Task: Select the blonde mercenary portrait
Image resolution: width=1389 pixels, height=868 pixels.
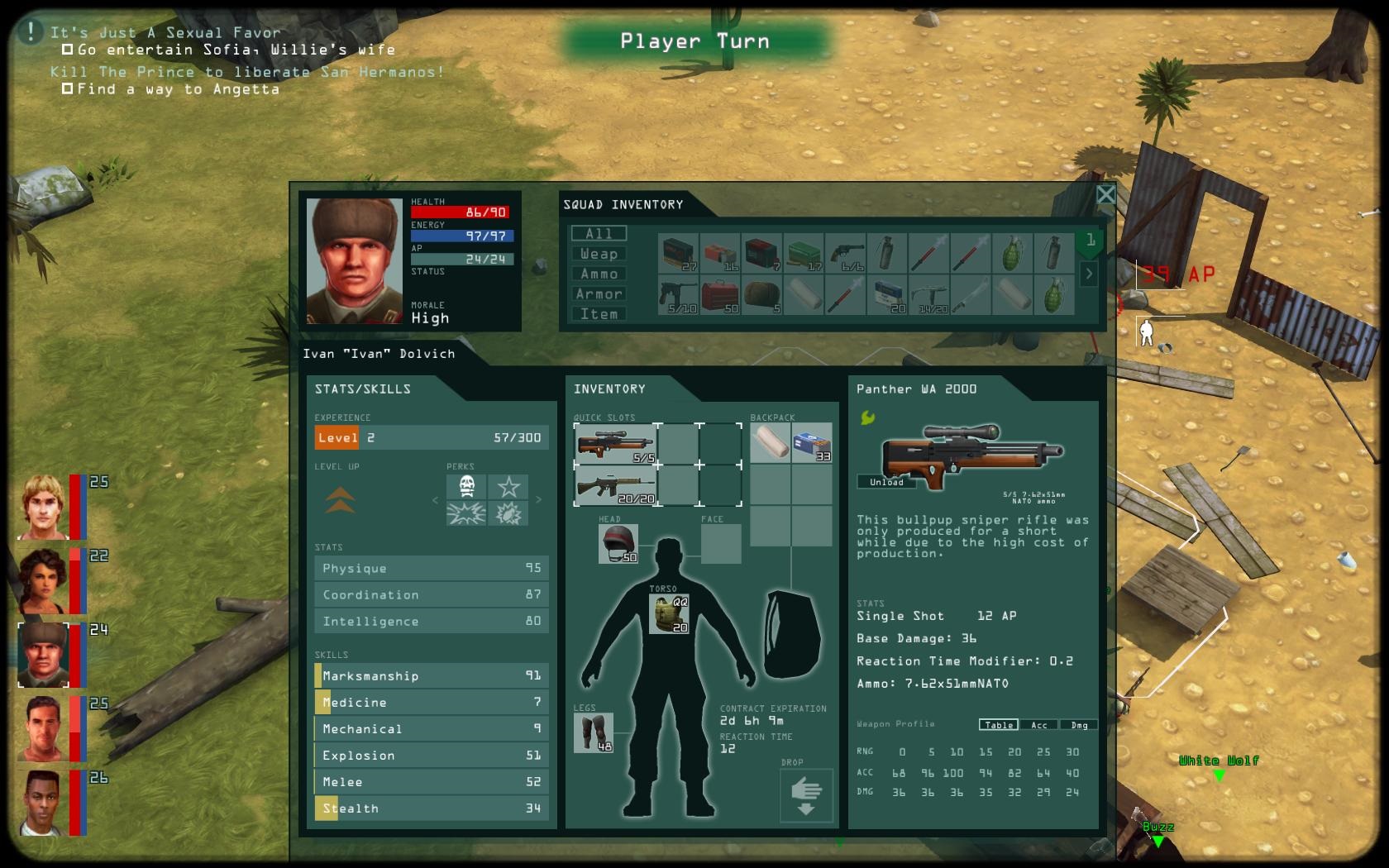Action: point(44,507)
